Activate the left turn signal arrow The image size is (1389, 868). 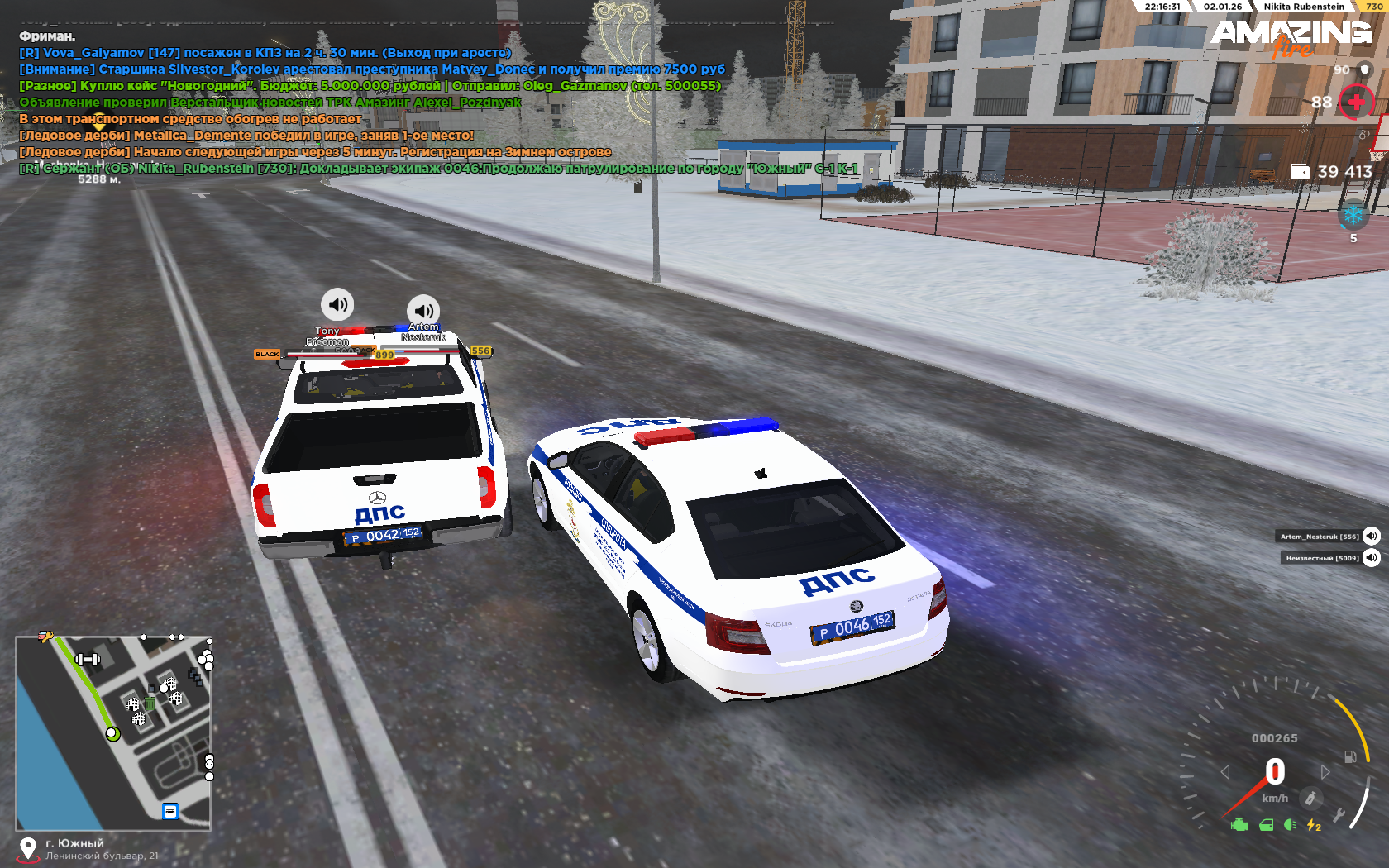[1225, 771]
